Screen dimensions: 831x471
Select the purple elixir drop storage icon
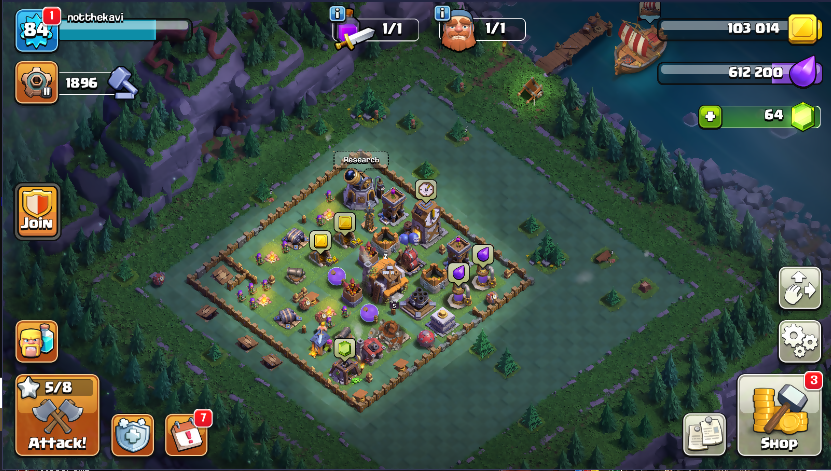click(802, 73)
